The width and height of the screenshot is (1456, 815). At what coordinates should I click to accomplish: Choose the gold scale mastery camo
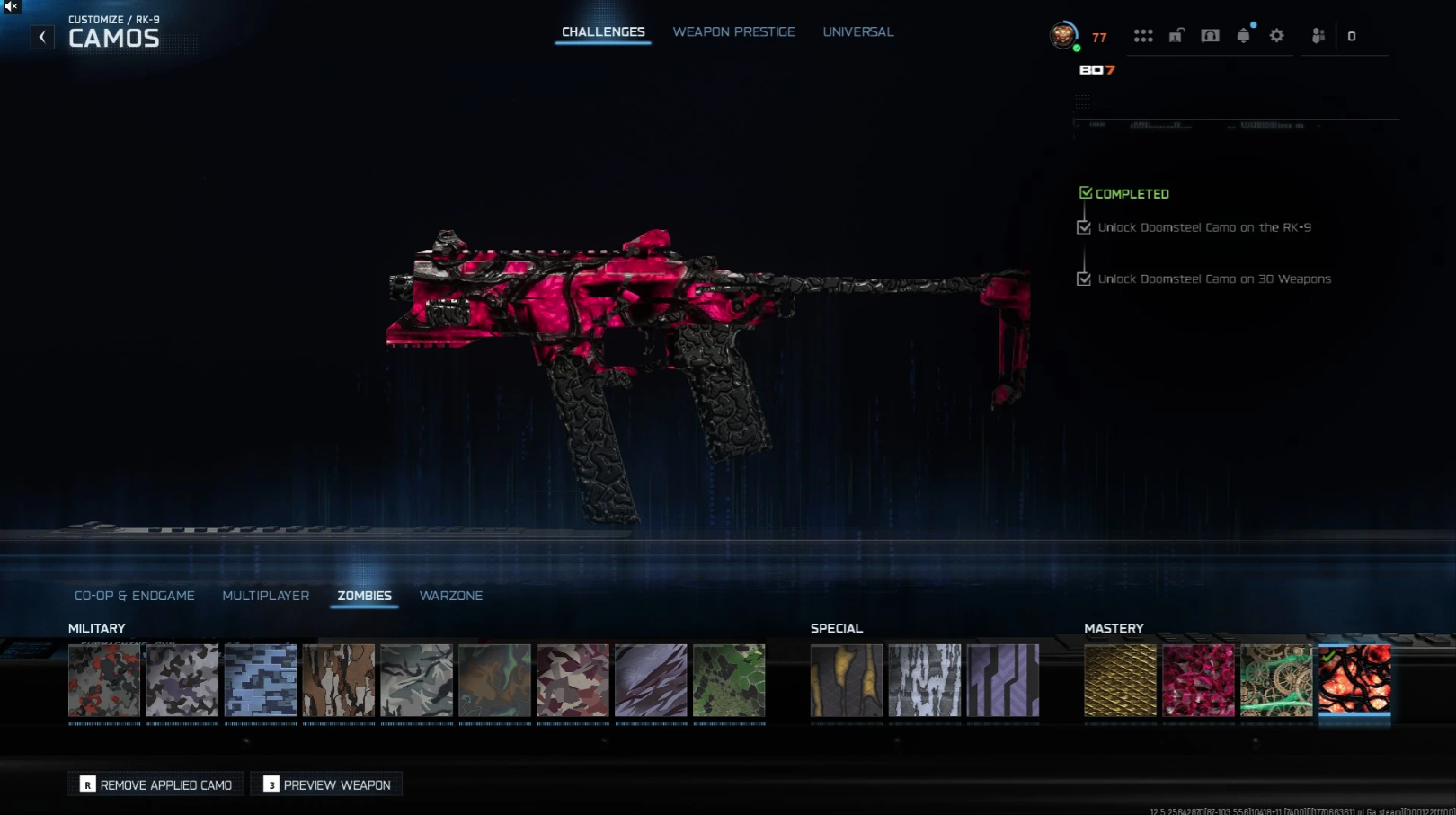coord(1120,680)
